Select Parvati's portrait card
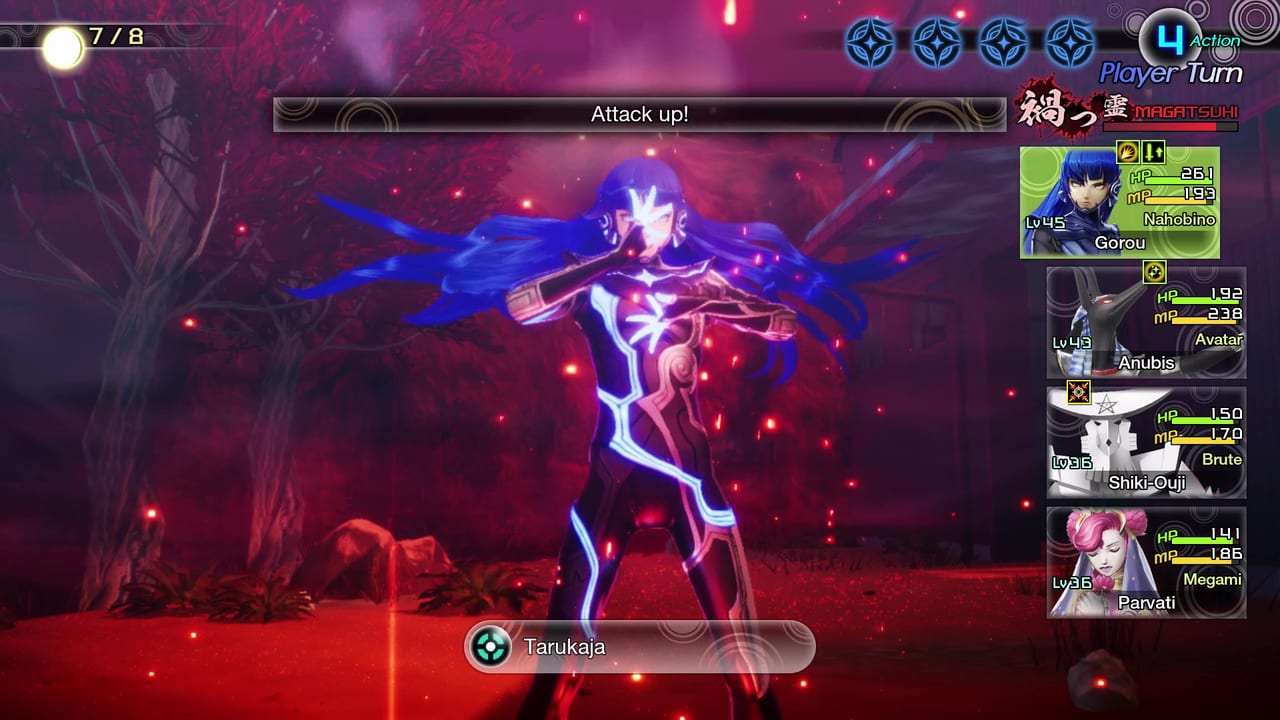The width and height of the screenshot is (1280, 720). click(1145, 562)
